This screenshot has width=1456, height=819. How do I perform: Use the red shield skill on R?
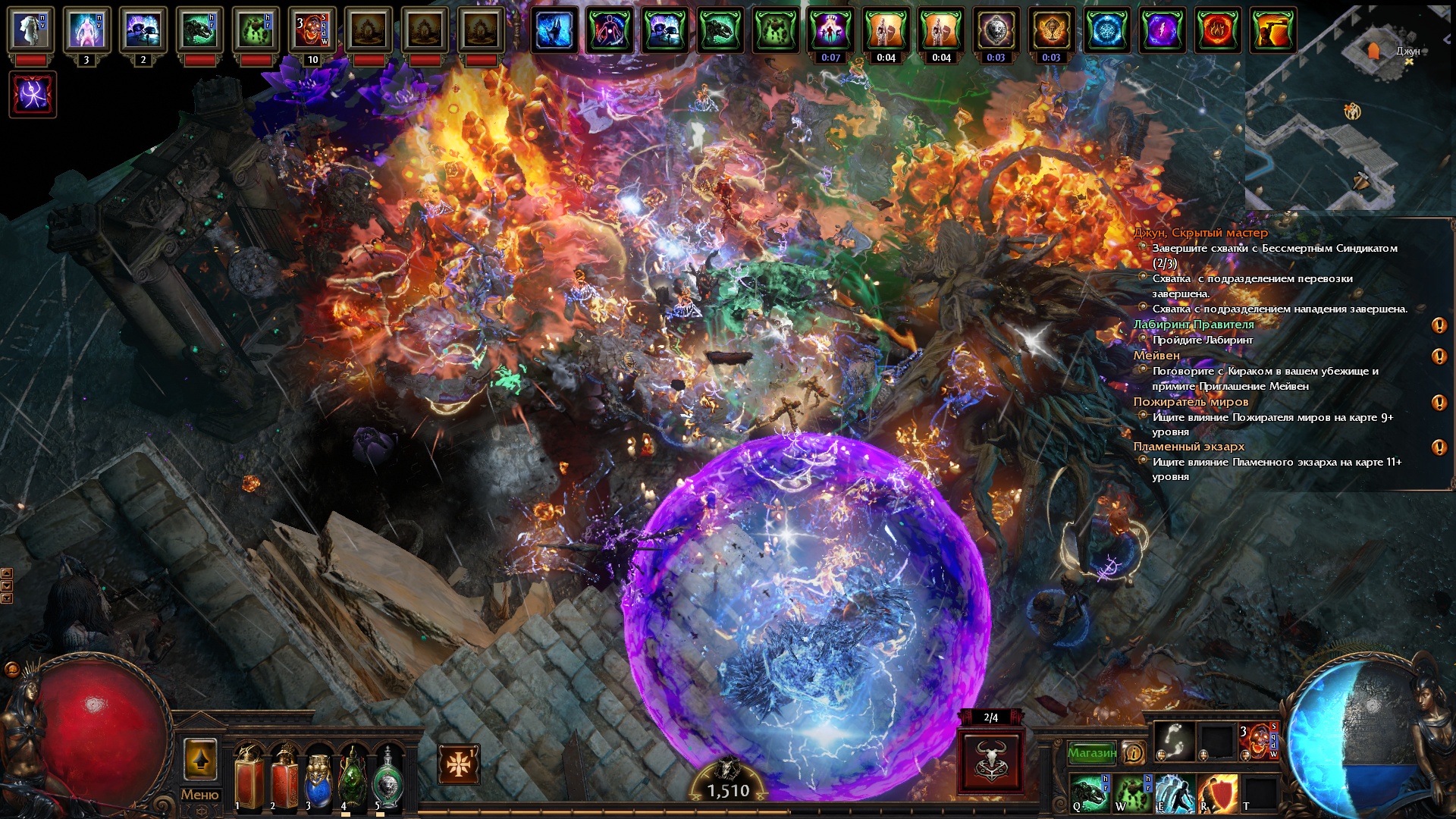(x=1217, y=792)
